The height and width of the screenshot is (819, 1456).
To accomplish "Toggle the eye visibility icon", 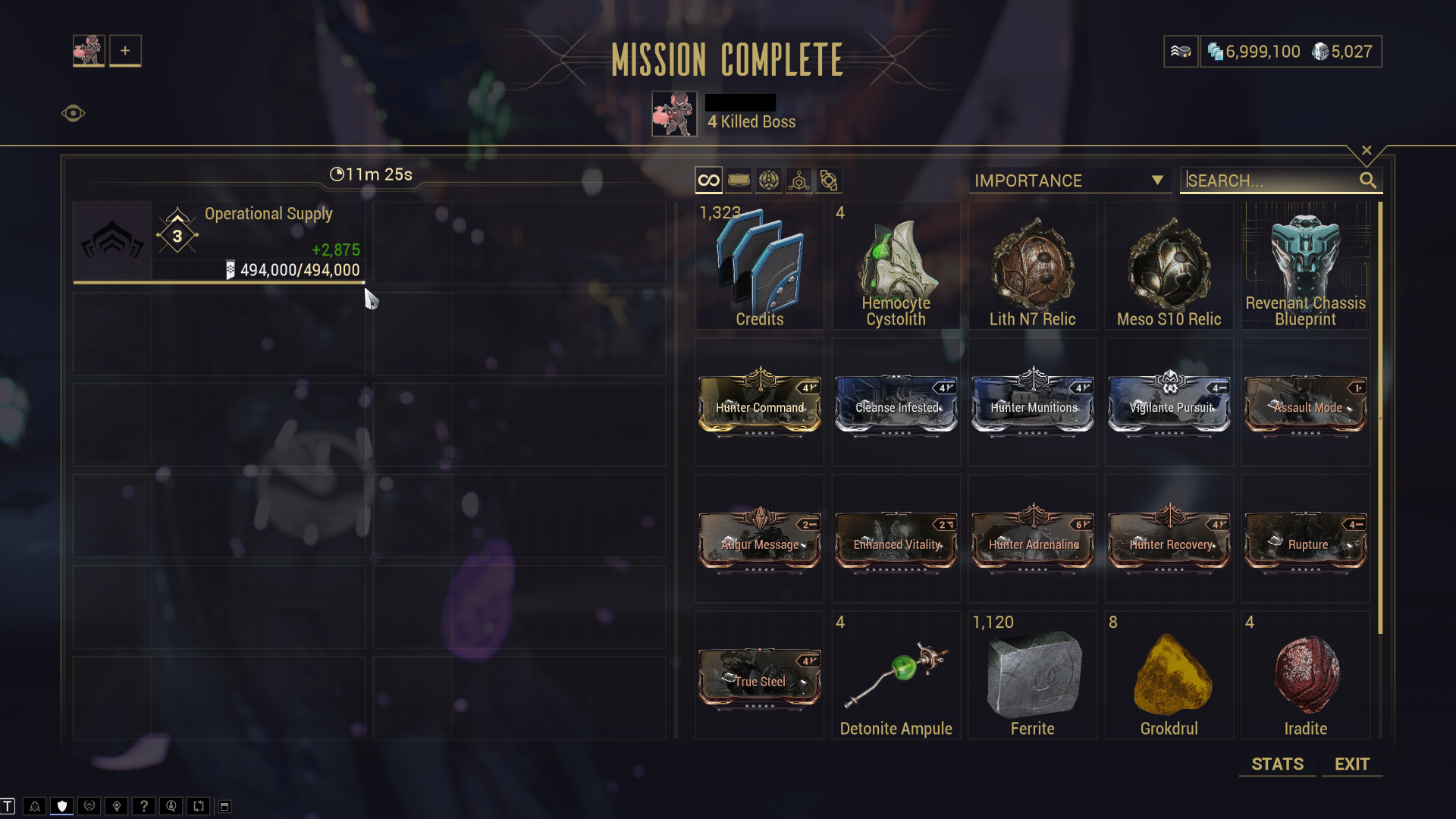I will tap(73, 114).
